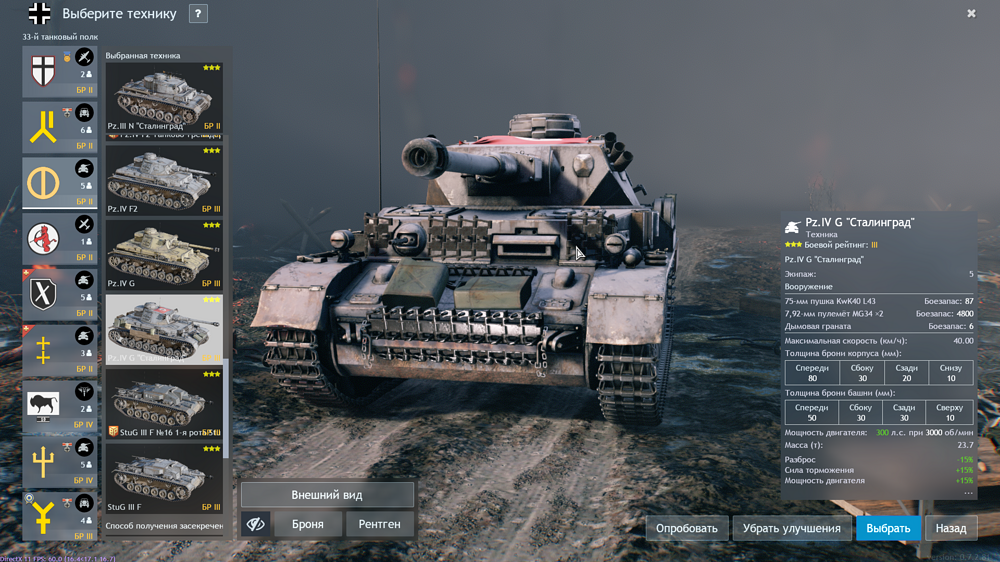Toggle the crossed-out eye visibility icon
The width and height of the screenshot is (1000, 562).
point(256,524)
